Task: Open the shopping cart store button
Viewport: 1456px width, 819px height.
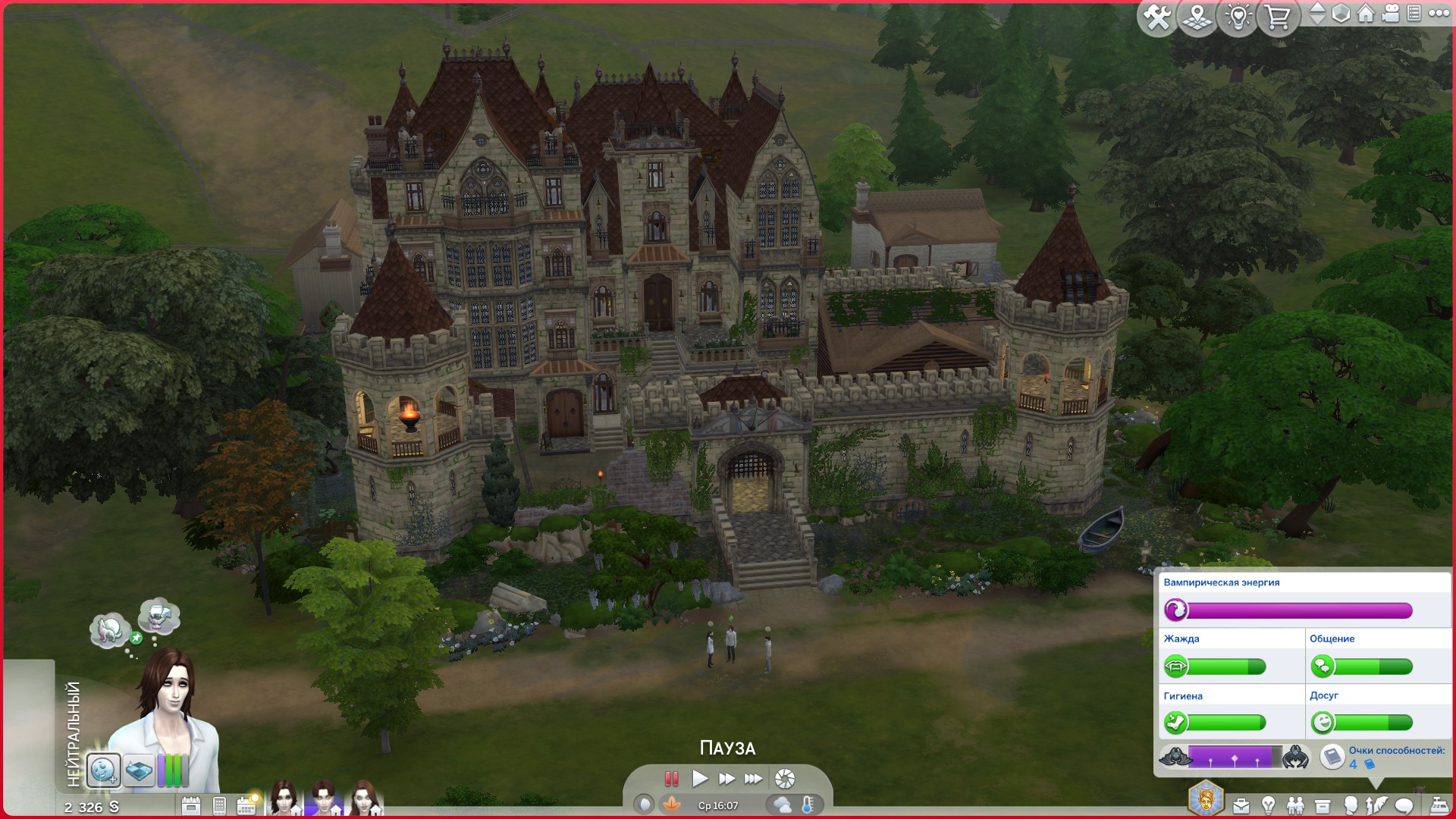Action: [1278, 17]
